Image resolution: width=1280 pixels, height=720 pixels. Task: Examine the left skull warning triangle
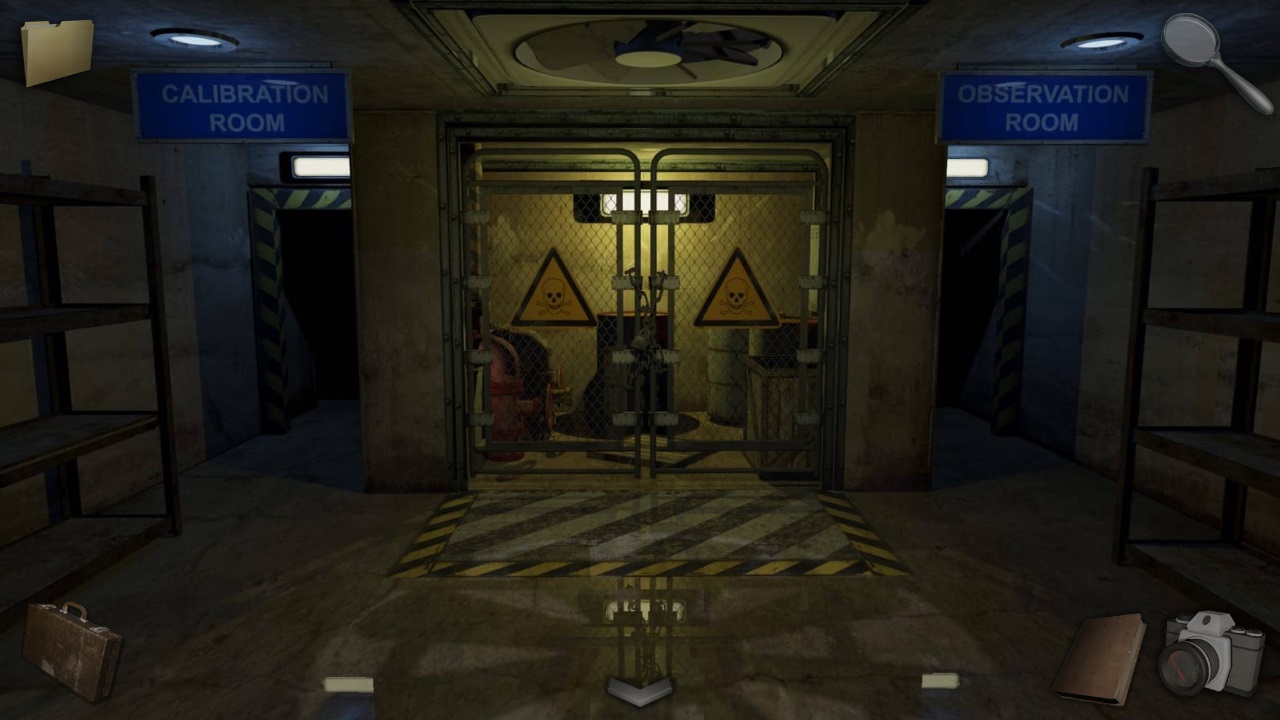click(x=557, y=290)
